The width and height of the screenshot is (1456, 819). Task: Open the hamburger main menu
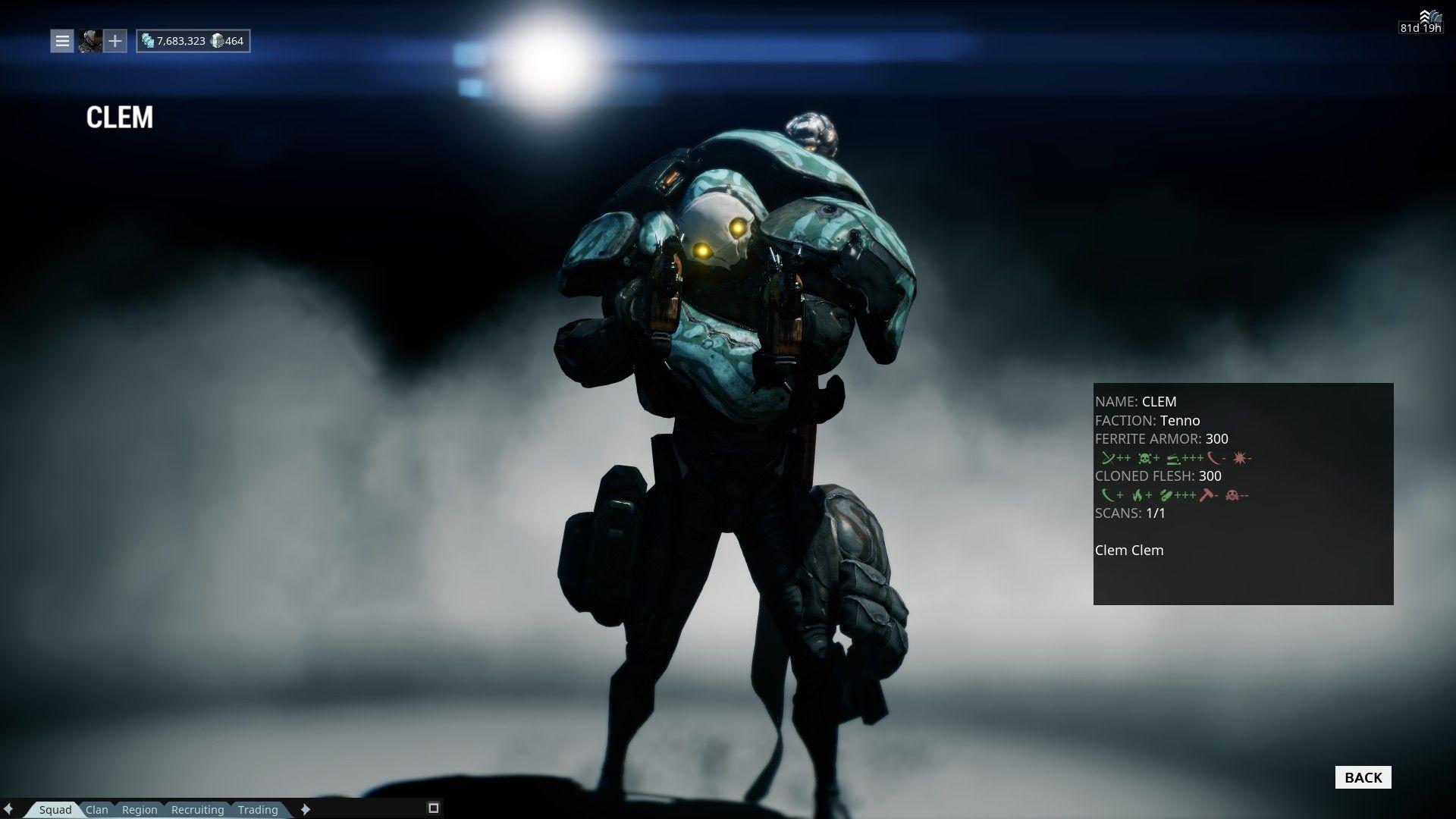pyautogui.click(x=61, y=41)
